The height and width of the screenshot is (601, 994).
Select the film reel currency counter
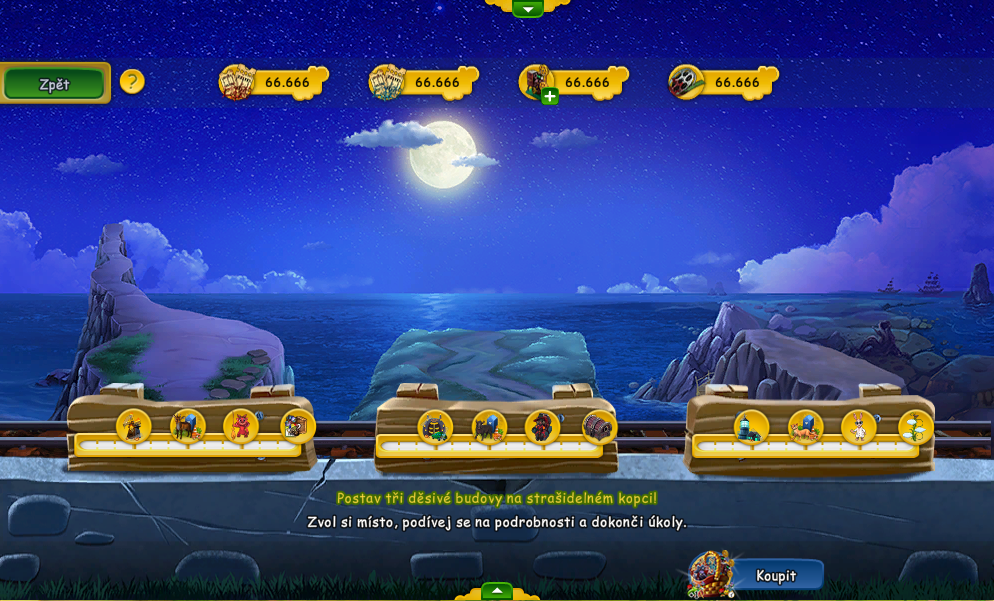coord(723,82)
